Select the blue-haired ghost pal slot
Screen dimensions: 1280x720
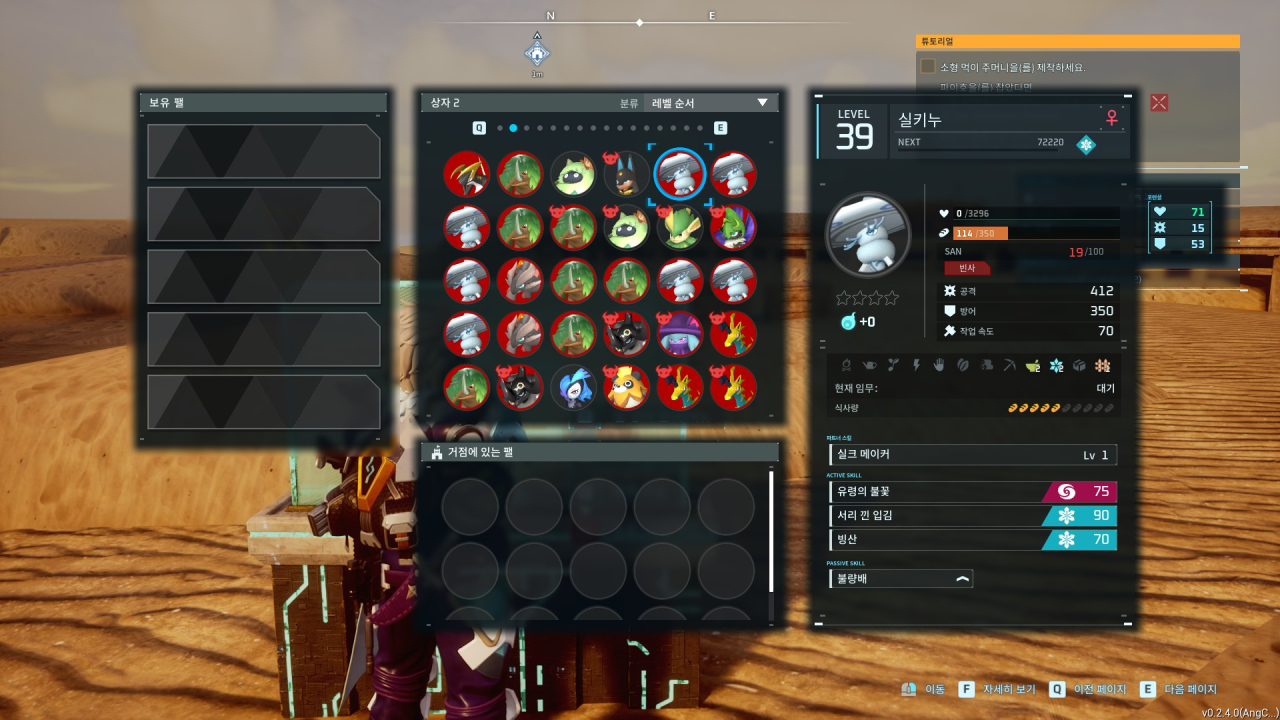click(574, 387)
